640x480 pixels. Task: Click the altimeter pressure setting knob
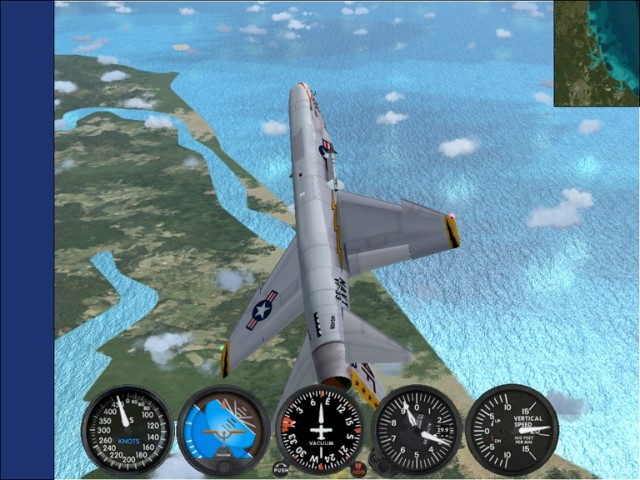point(381,463)
